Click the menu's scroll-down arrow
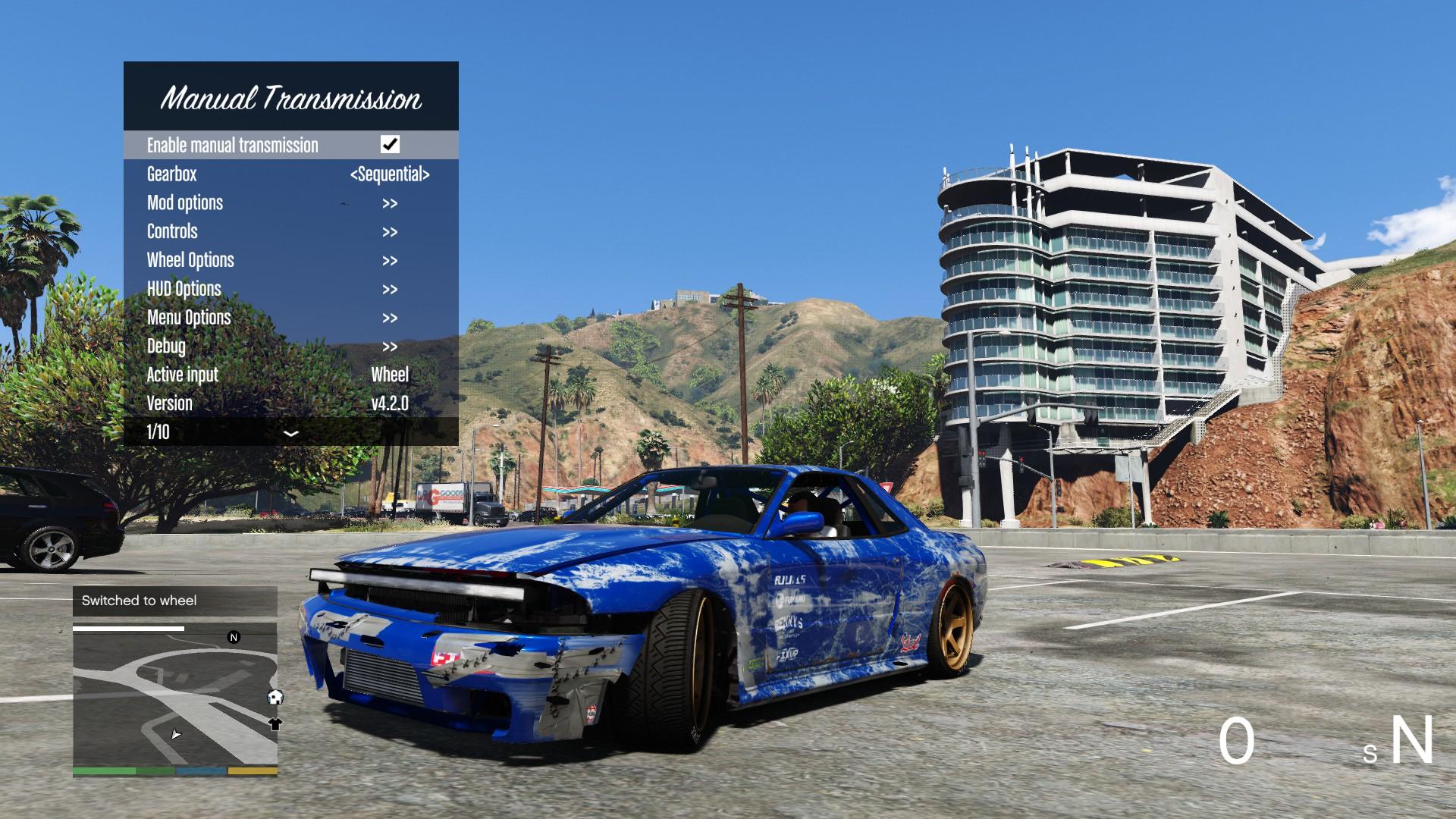The width and height of the screenshot is (1456, 819). [x=290, y=433]
